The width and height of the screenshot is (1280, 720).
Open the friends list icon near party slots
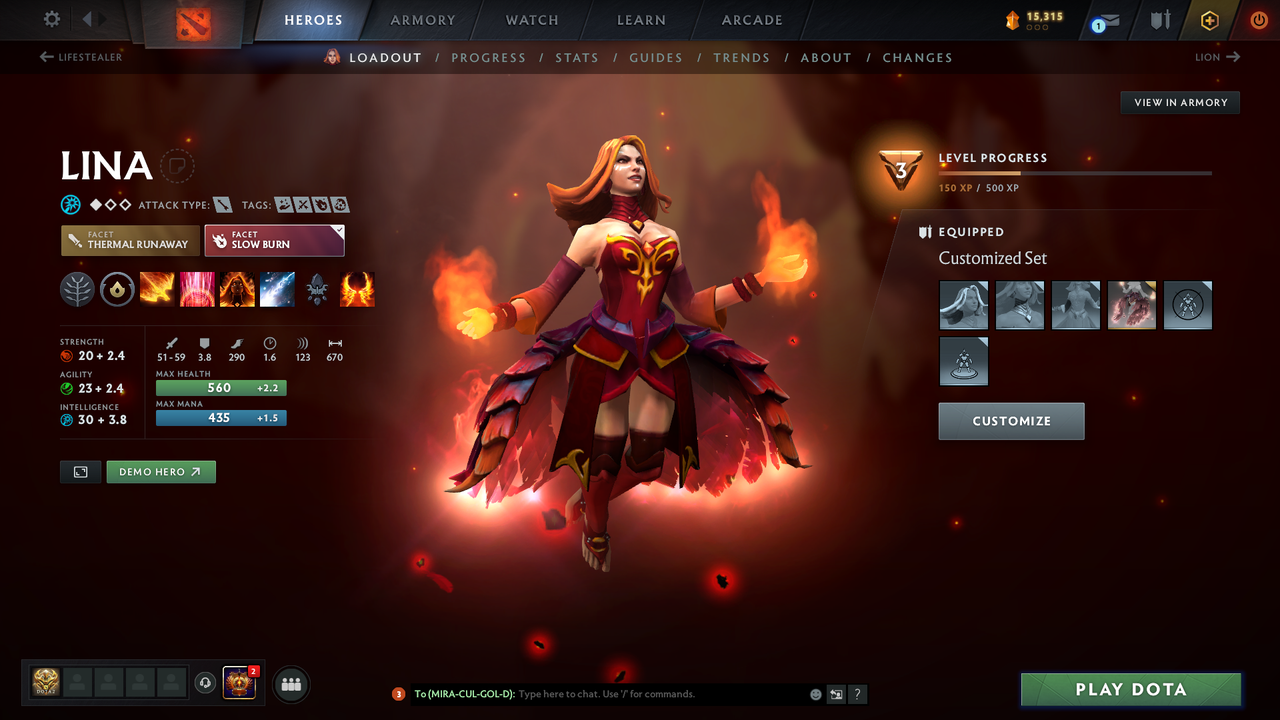pyautogui.click(x=289, y=684)
